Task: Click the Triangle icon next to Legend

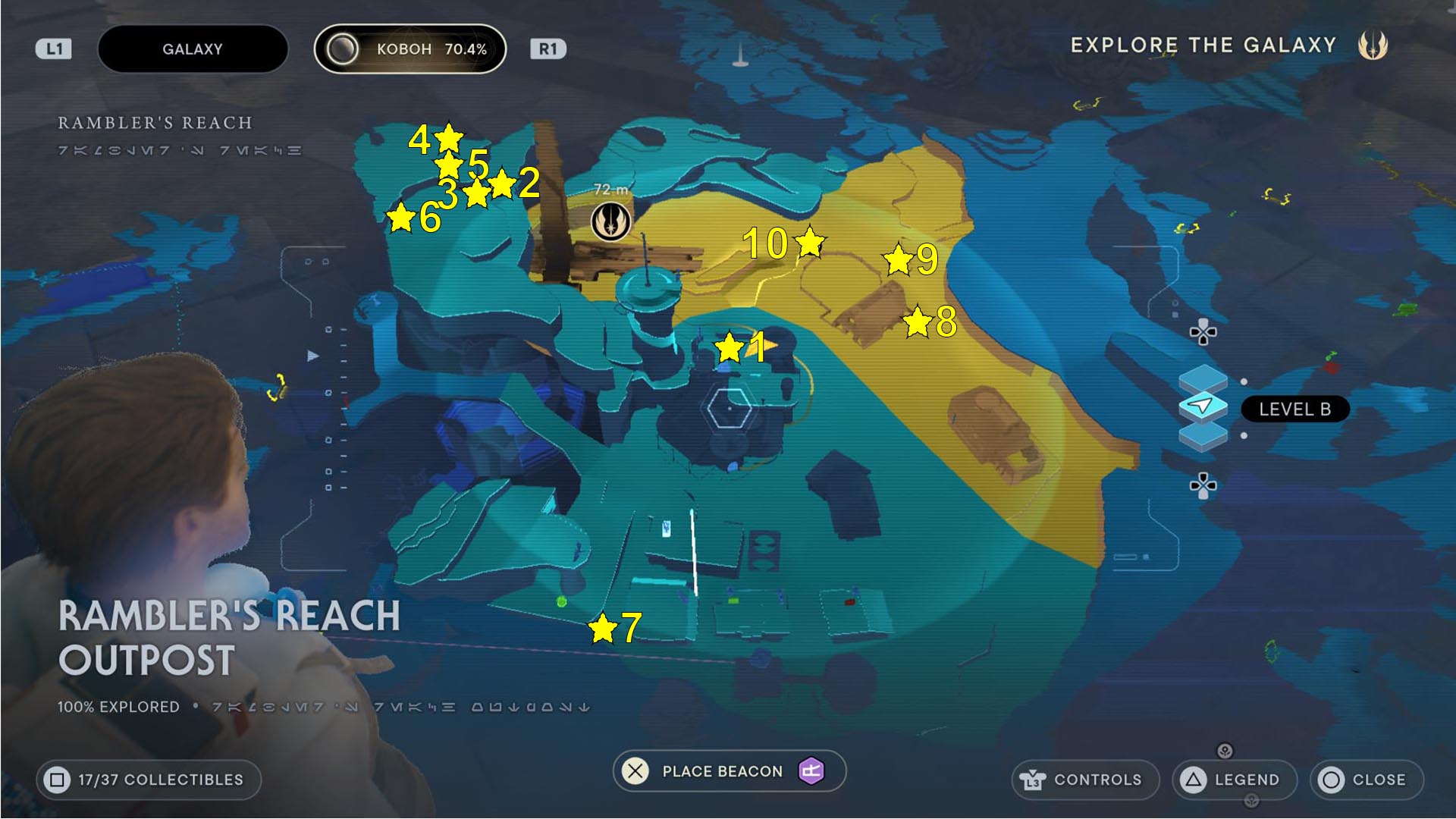Action: [x=1194, y=780]
